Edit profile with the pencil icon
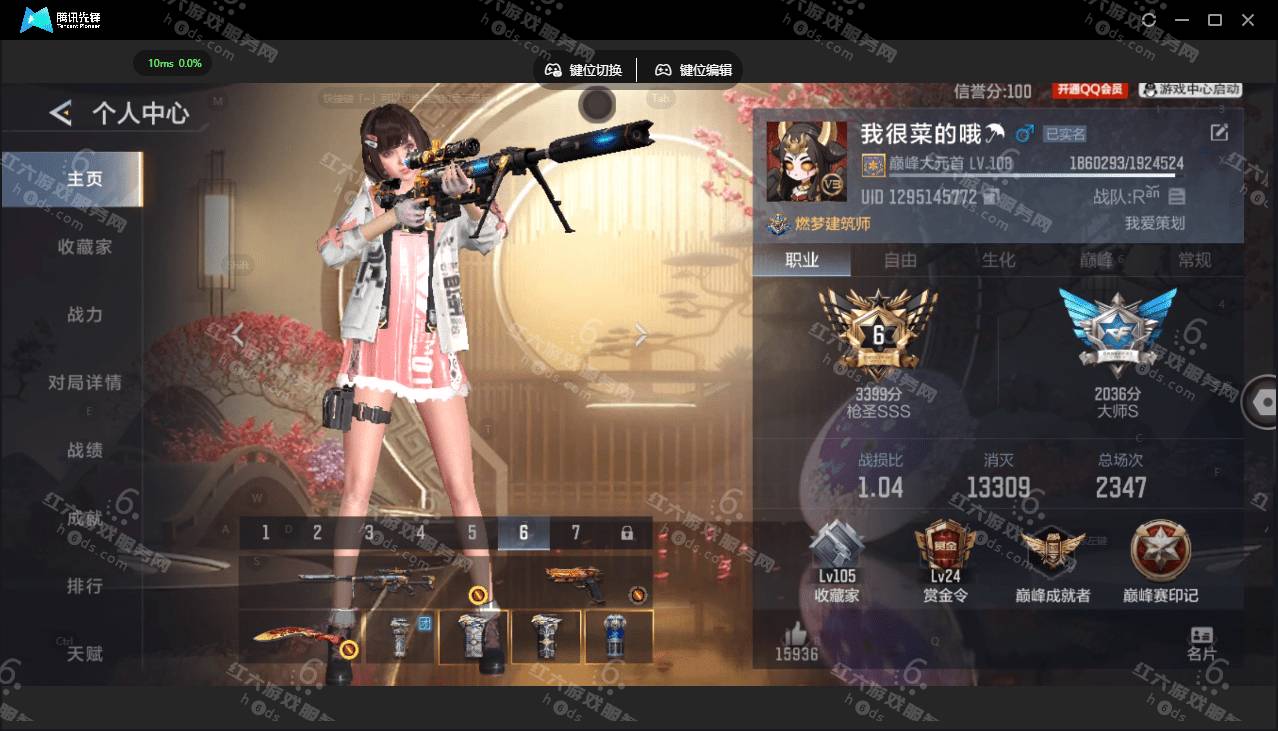1278x731 pixels. click(1219, 133)
